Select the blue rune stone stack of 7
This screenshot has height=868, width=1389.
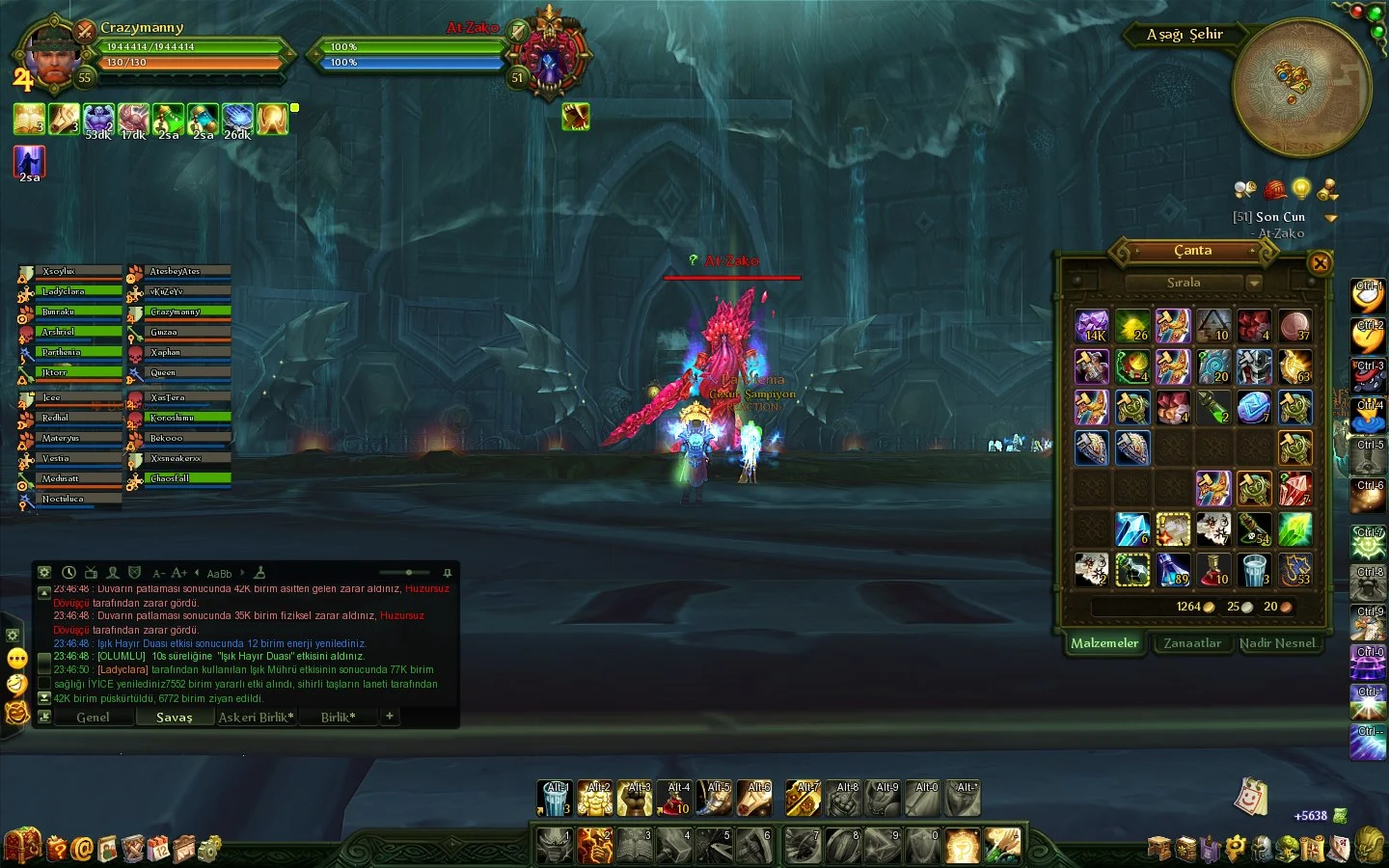coord(1254,407)
